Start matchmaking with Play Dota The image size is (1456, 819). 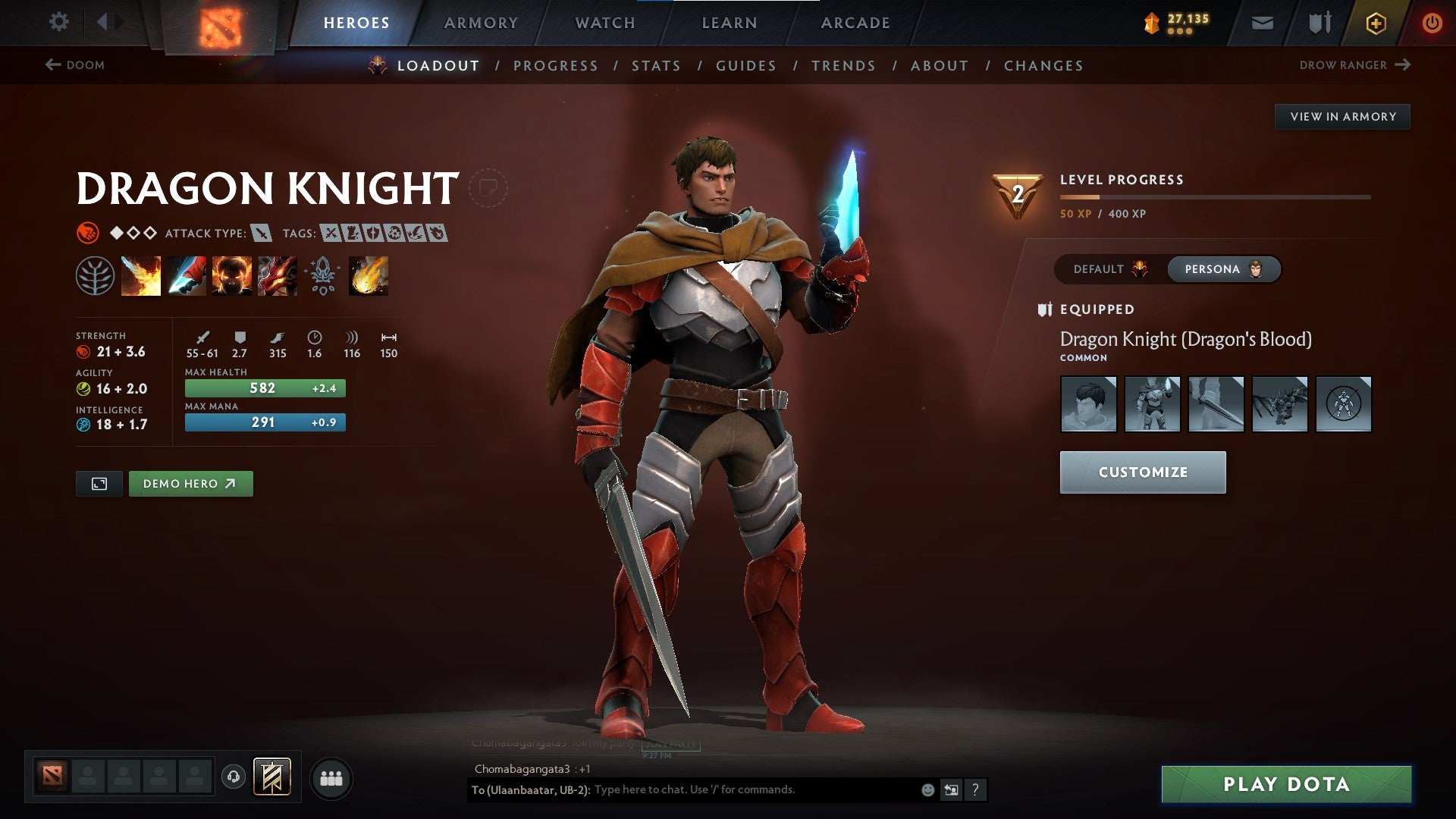[1286, 784]
